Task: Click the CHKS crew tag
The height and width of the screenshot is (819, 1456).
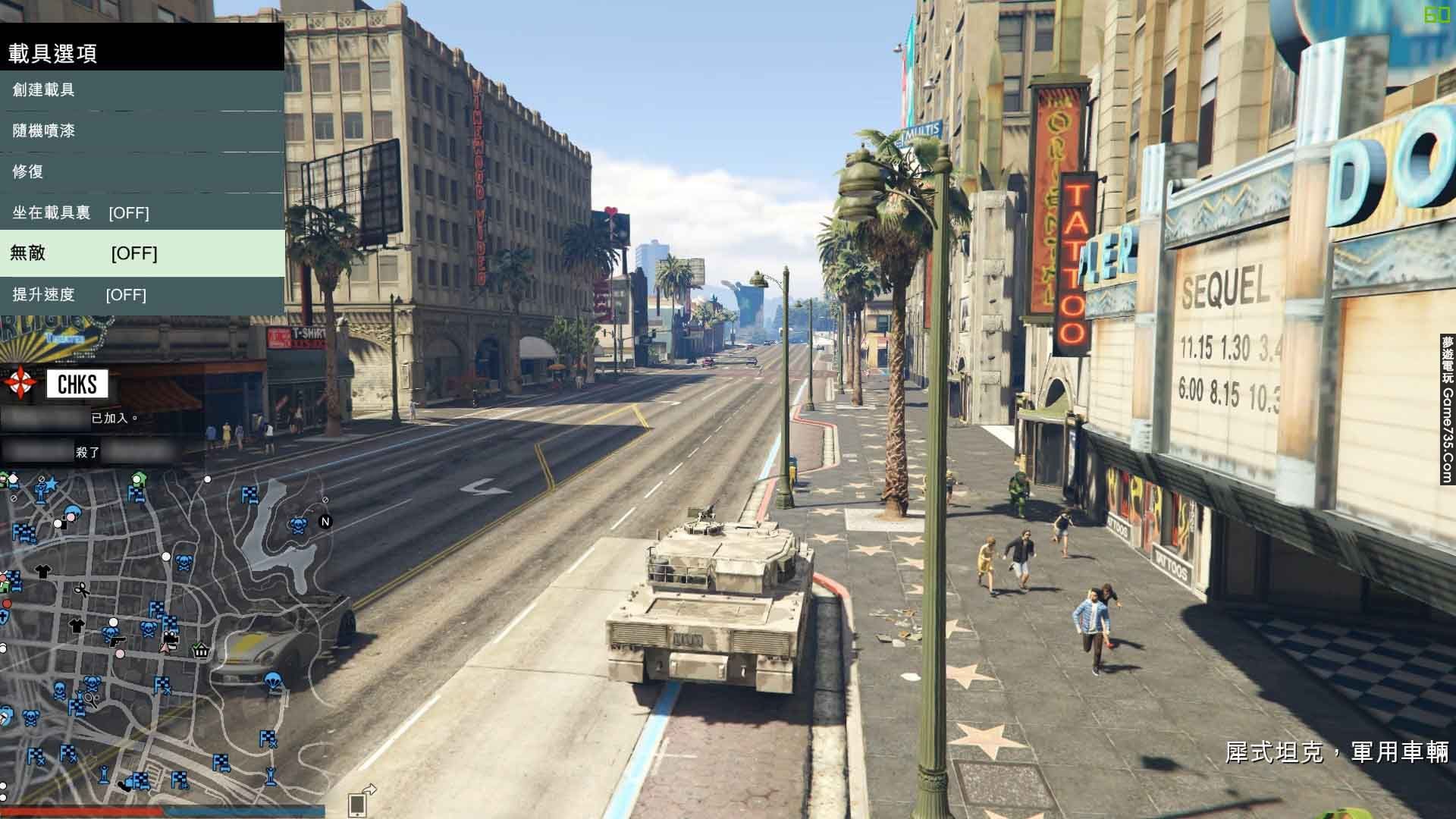Action: [x=77, y=384]
